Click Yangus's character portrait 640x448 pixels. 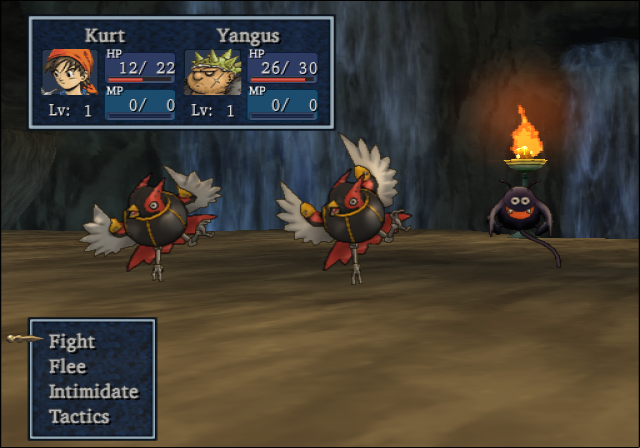[211, 72]
